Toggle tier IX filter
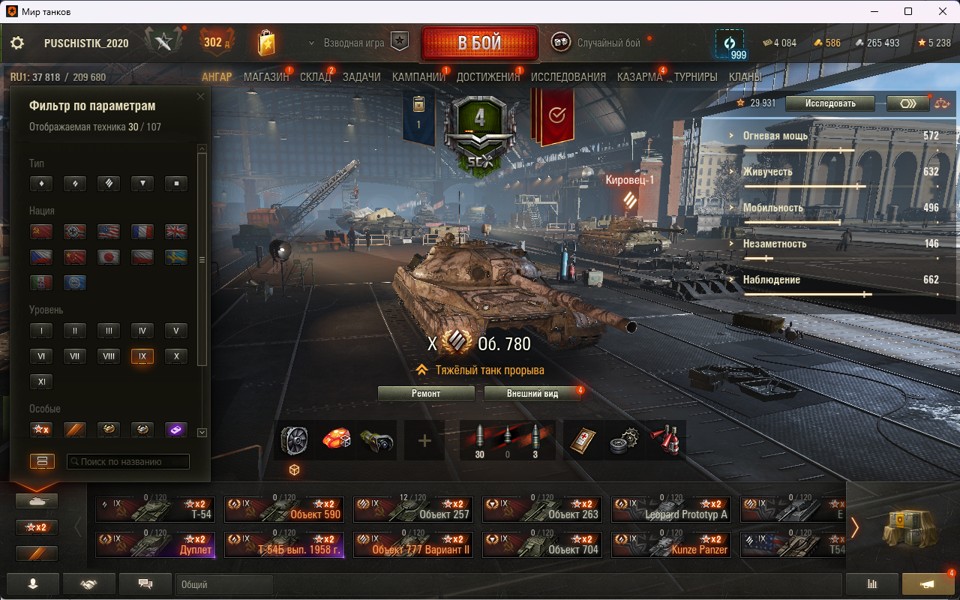Viewport: 960px width, 600px height. pyautogui.click(x=142, y=356)
